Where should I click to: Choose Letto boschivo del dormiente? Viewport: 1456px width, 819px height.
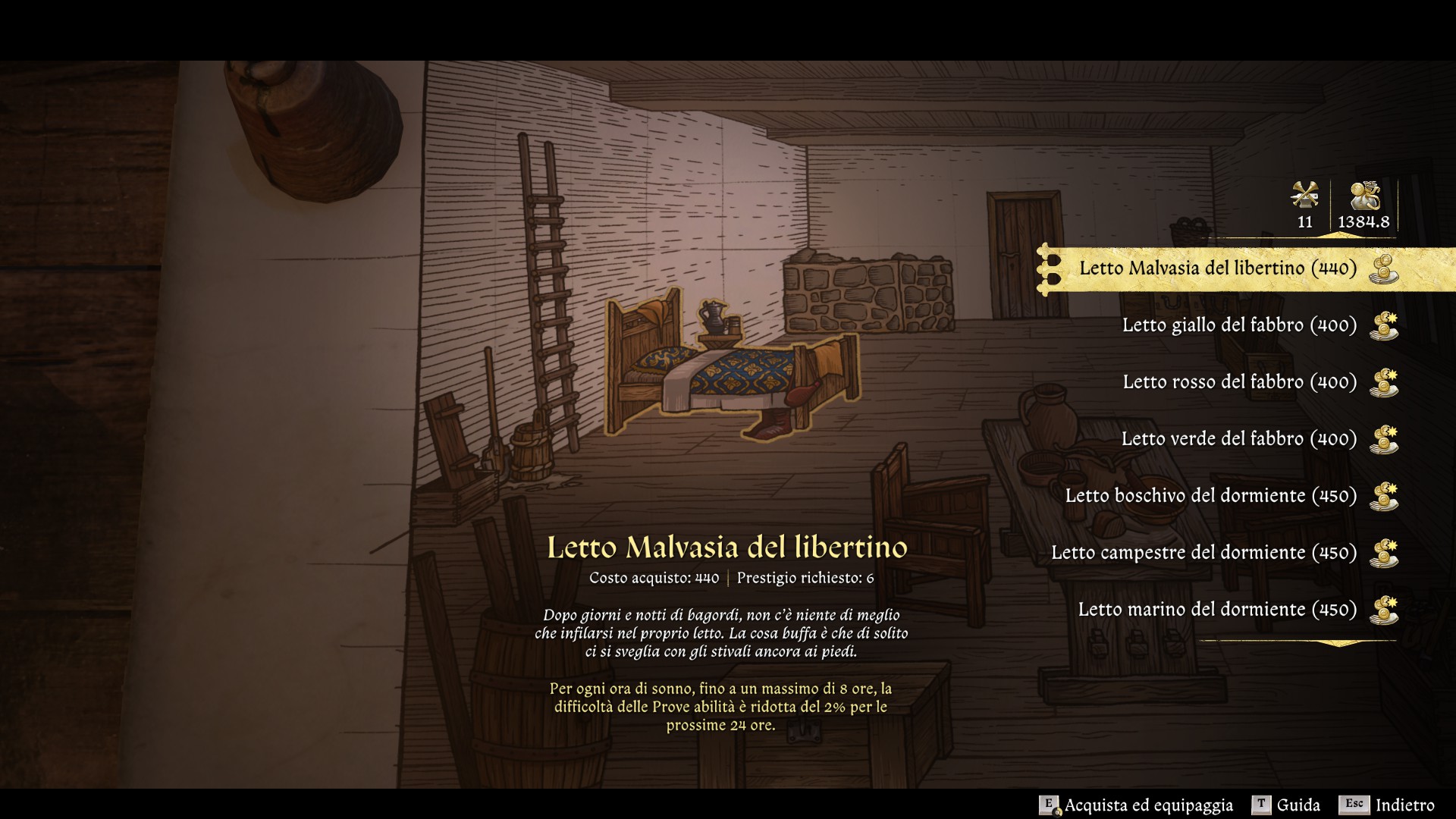(1210, 496)
